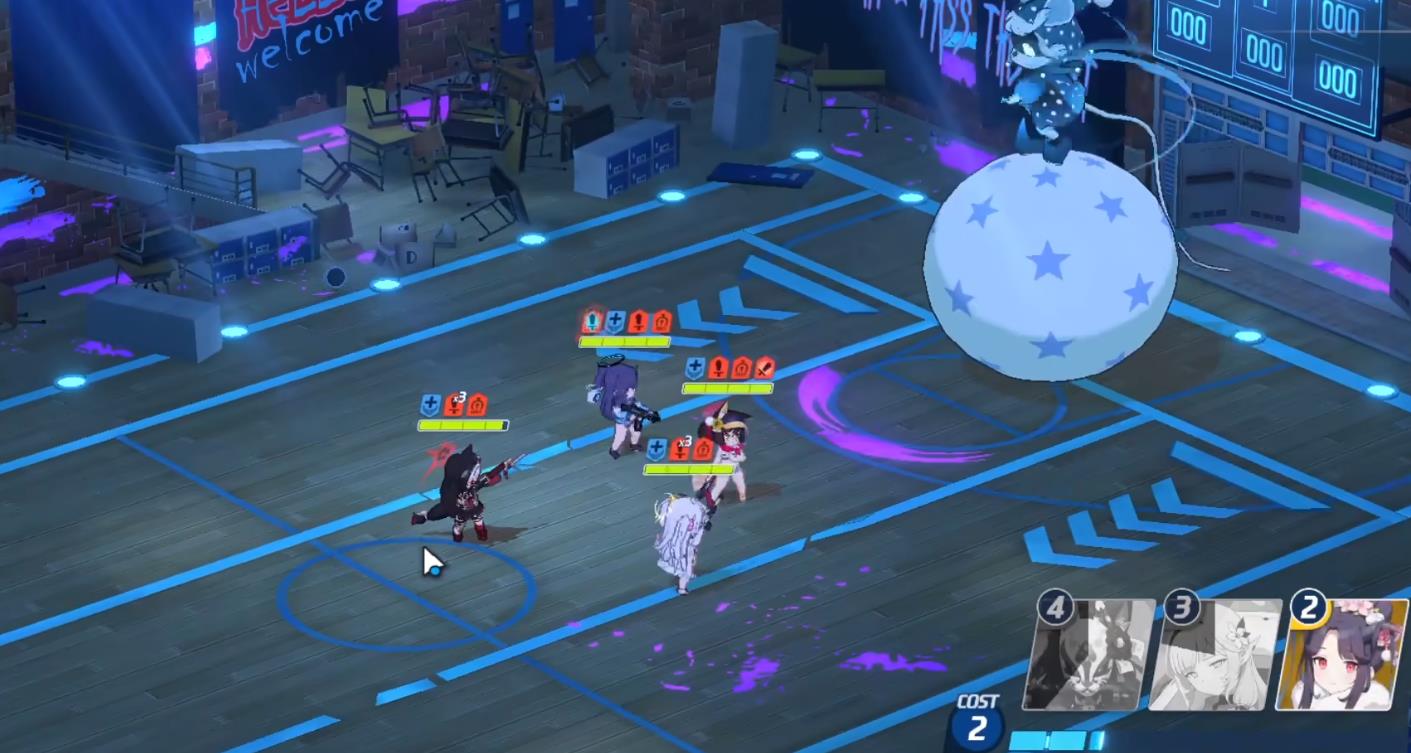Select the cost-2 dark-haired girl skill card
This screenshot has width=1411, height=753.
[1342, 655]
